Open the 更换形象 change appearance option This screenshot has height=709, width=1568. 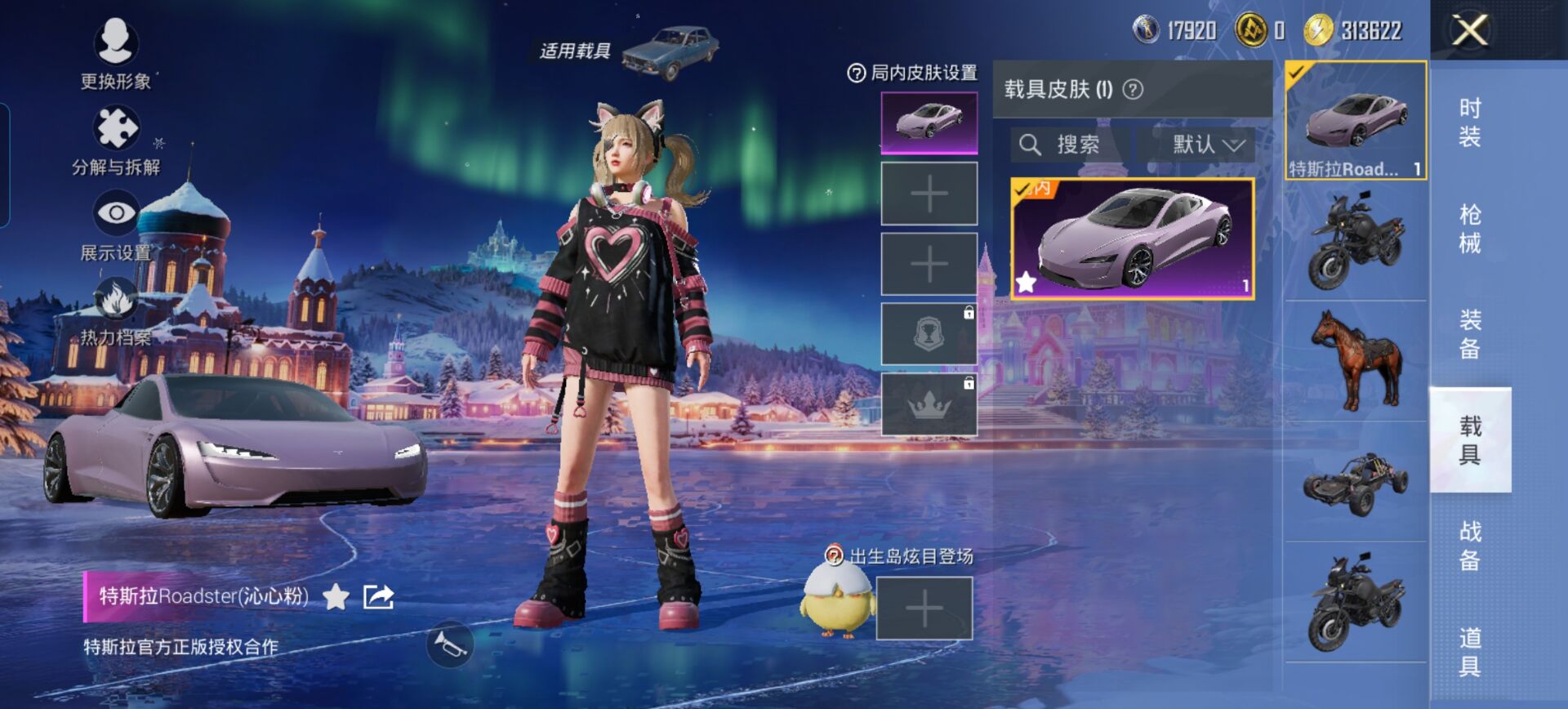115,52
